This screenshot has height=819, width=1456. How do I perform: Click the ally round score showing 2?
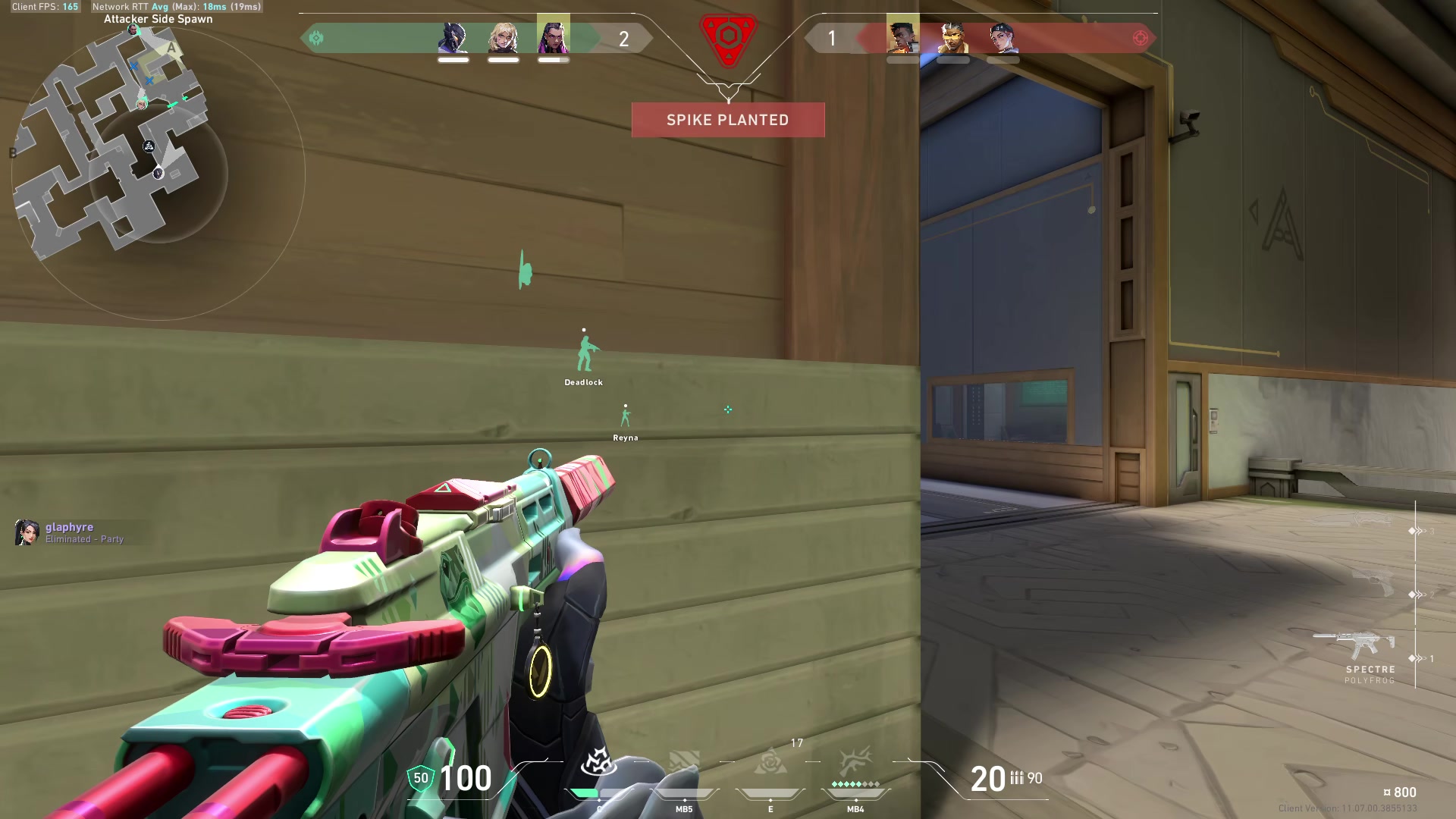[623, 39]
